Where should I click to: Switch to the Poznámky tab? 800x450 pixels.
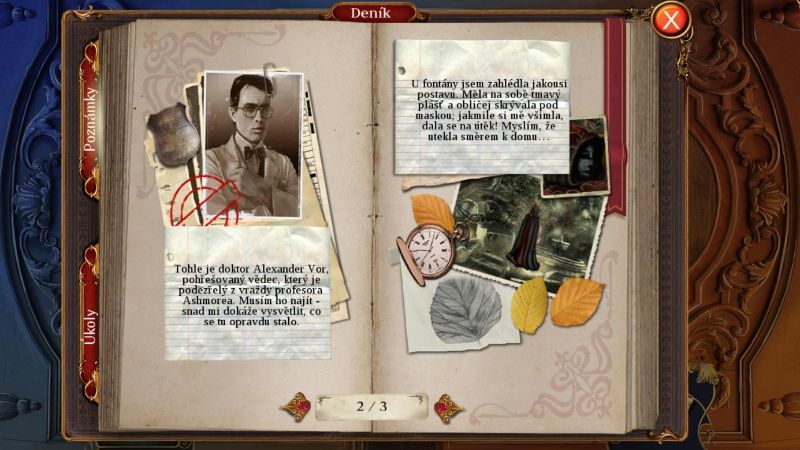coord(90,120)
